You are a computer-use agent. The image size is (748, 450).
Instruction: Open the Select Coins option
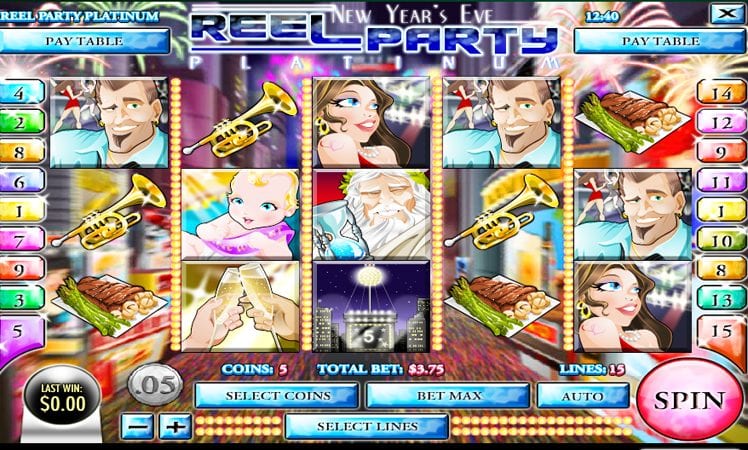coord(276,395)
